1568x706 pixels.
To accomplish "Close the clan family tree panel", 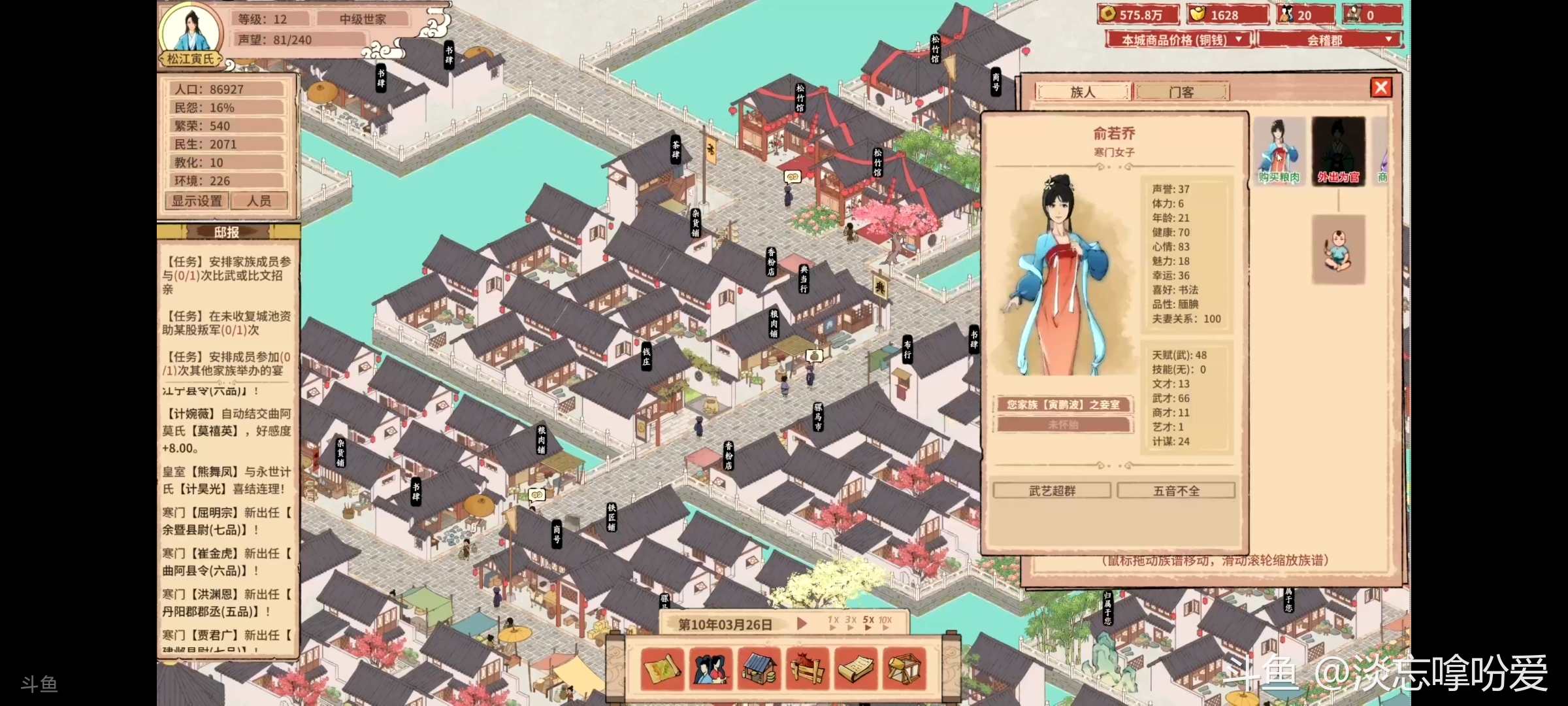I will [x=1380, y=88].
